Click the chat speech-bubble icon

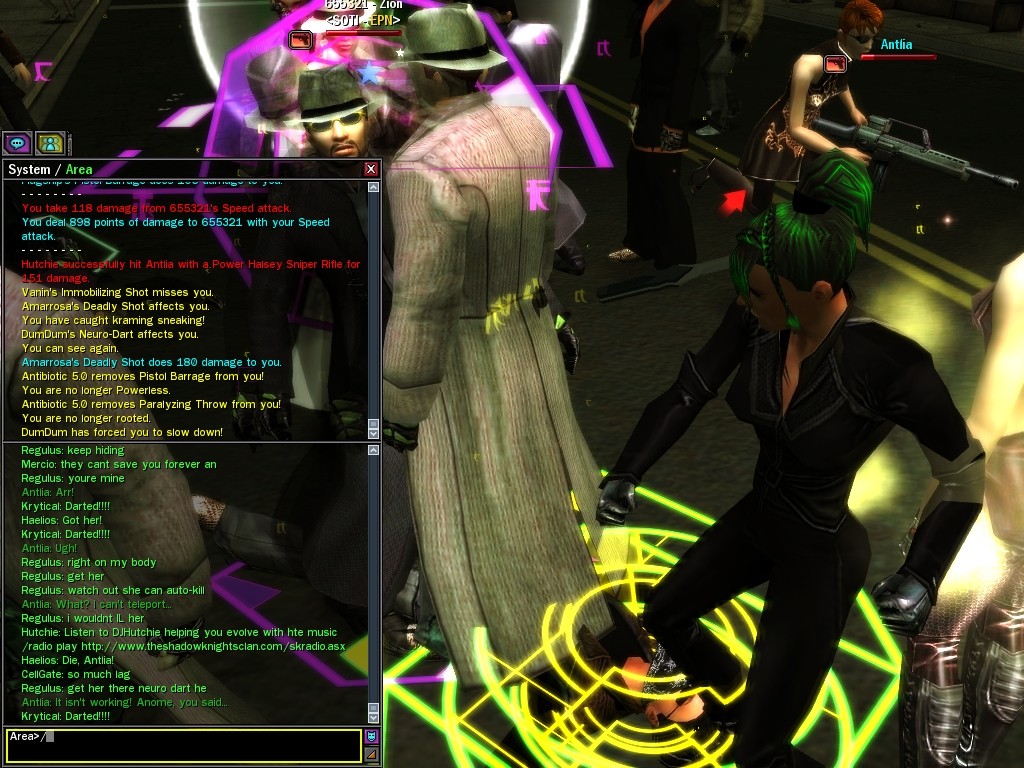click(x=15, y=143)
